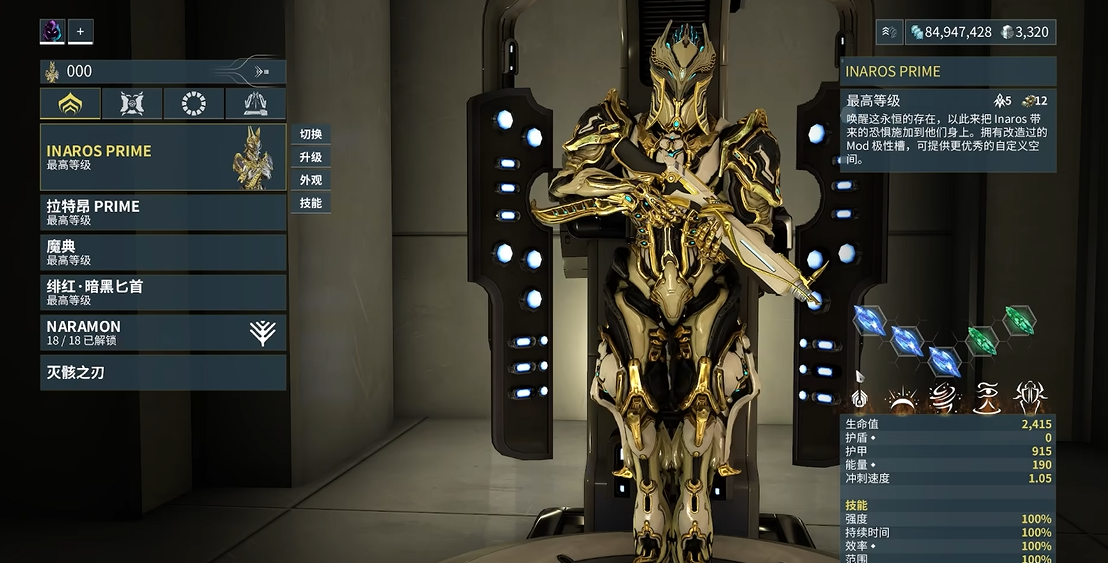Screen dimensions: 1108x563
Task: Select the Inaros passive ability icon
Action: (x=859, y=398)
